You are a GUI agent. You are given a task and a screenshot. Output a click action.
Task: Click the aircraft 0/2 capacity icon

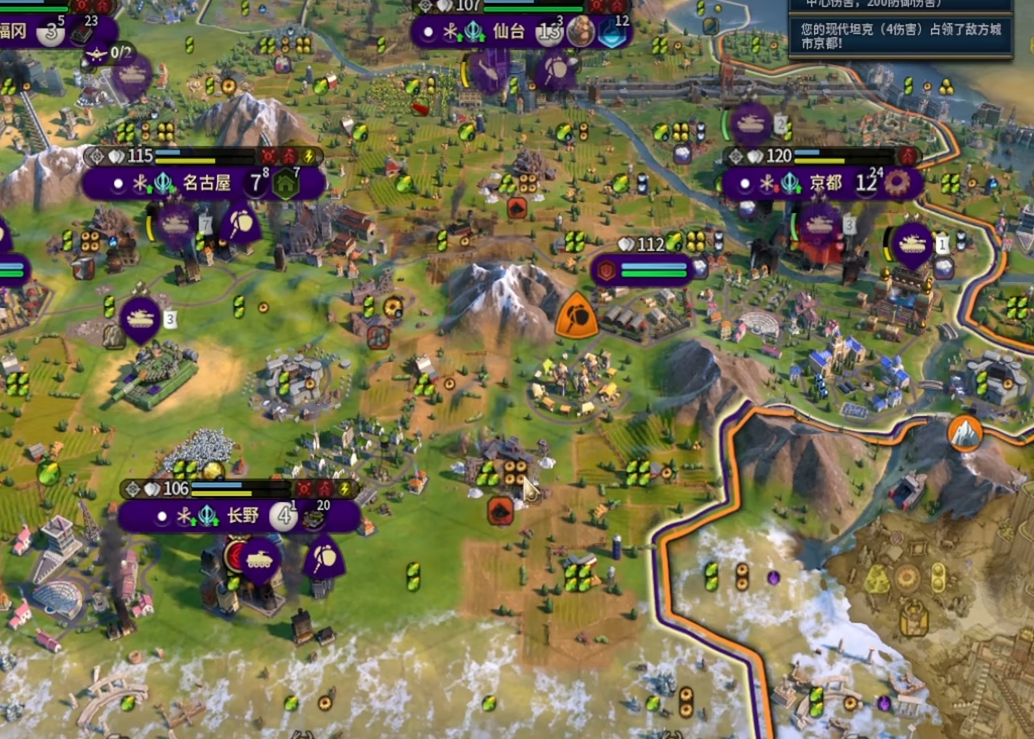click(x=98, y=54)
